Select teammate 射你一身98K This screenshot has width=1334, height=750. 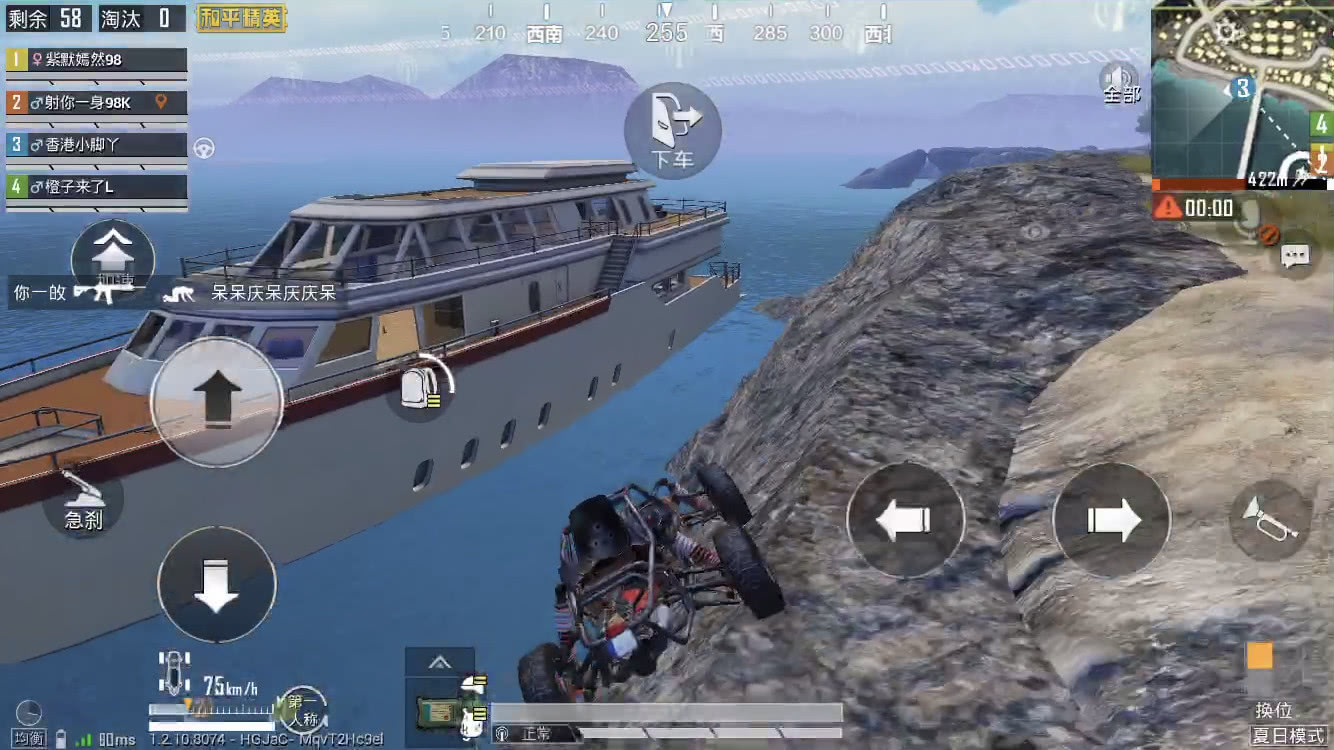click(x=97, y=102)
